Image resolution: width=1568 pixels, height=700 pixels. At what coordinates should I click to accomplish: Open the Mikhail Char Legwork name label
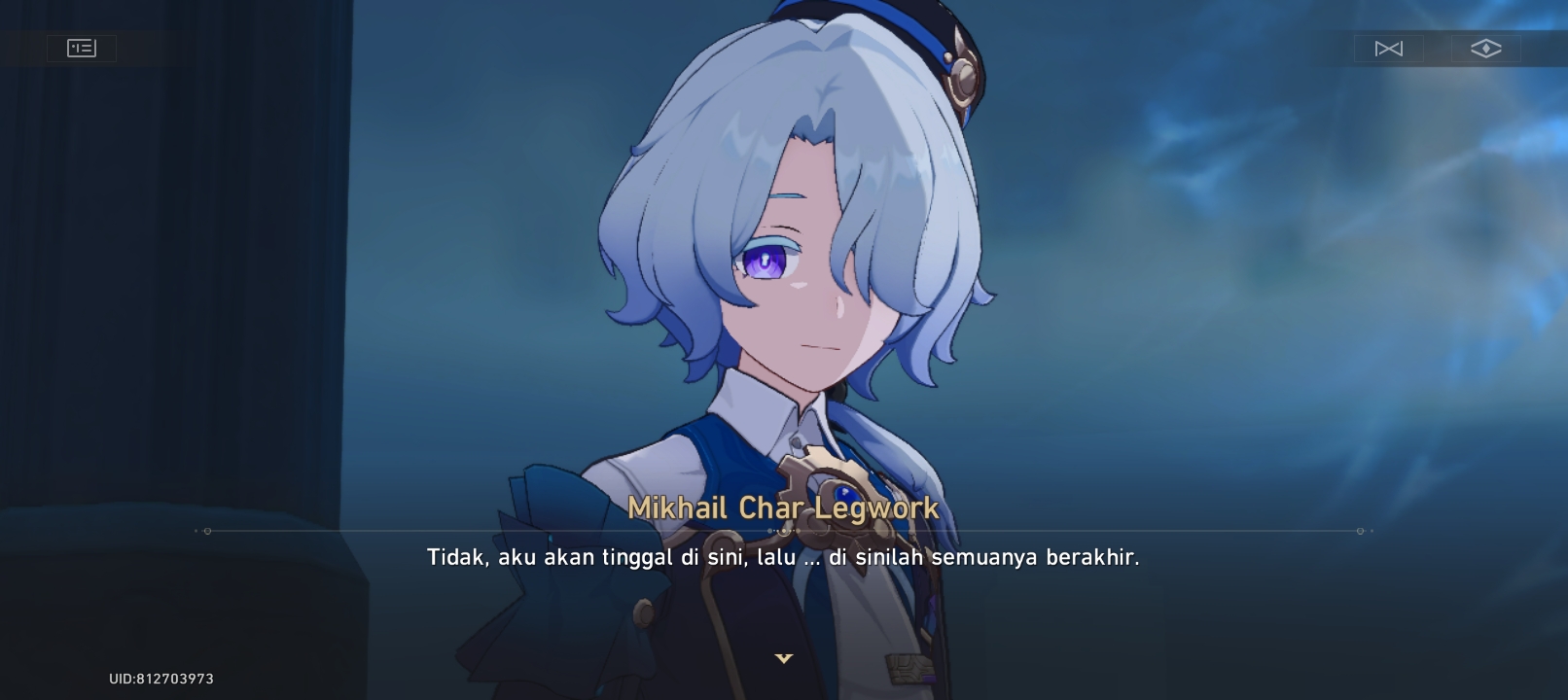coord(784,507)
